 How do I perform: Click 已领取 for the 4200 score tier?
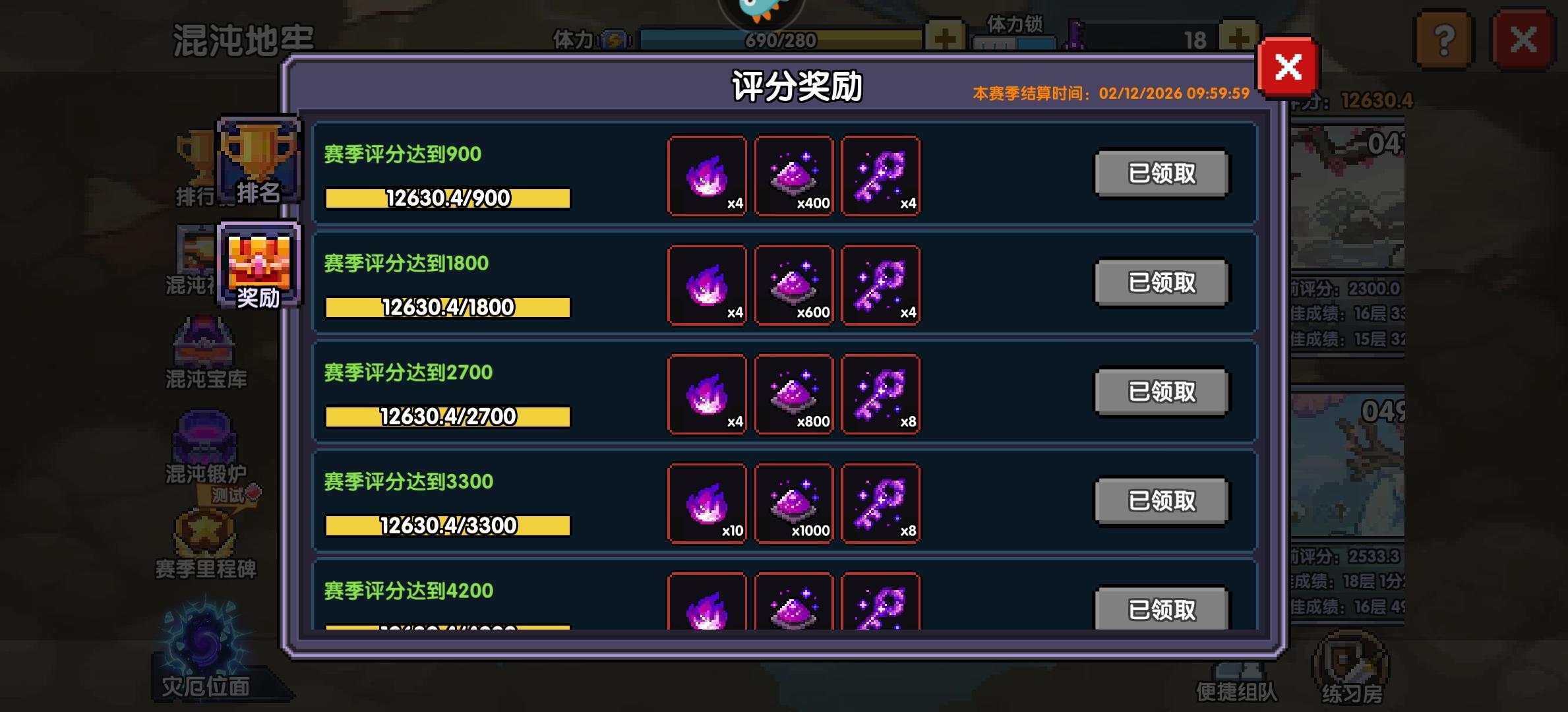point(1161,610)
